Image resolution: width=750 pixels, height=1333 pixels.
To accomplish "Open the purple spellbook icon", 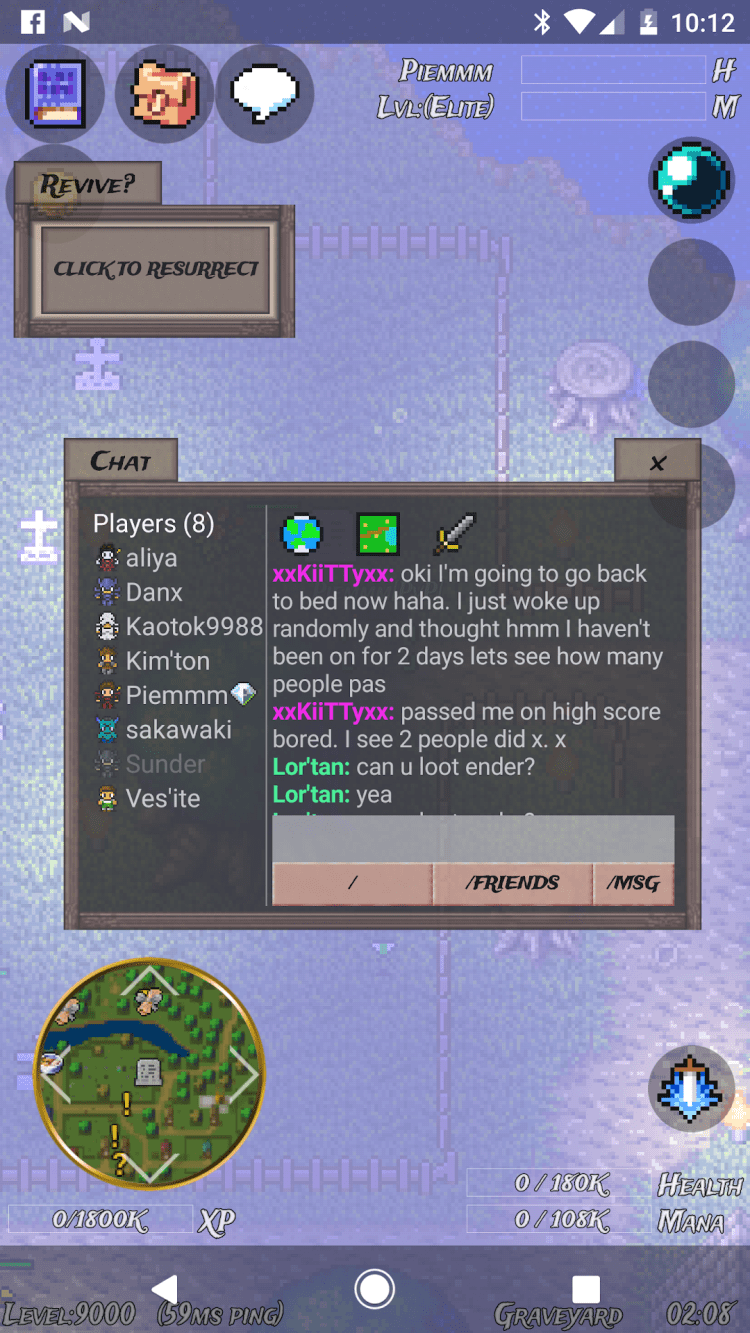I will tap(55, 94).
